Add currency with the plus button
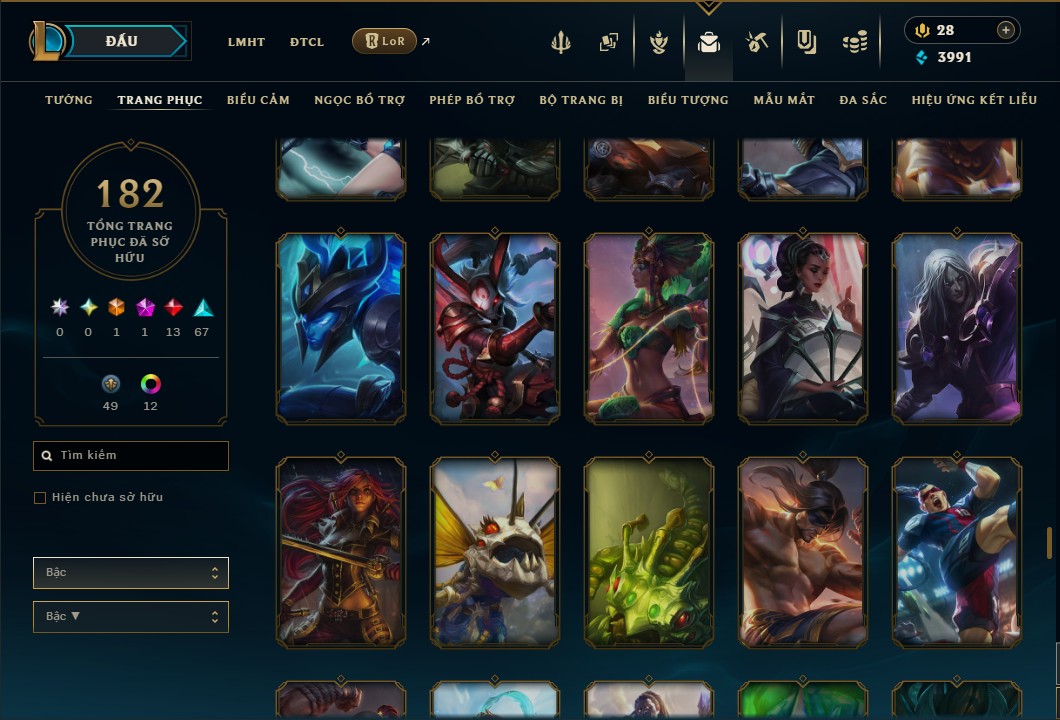Image resolution: width=1060 pixels, height=720 pixels. [x=1005, y=30]
